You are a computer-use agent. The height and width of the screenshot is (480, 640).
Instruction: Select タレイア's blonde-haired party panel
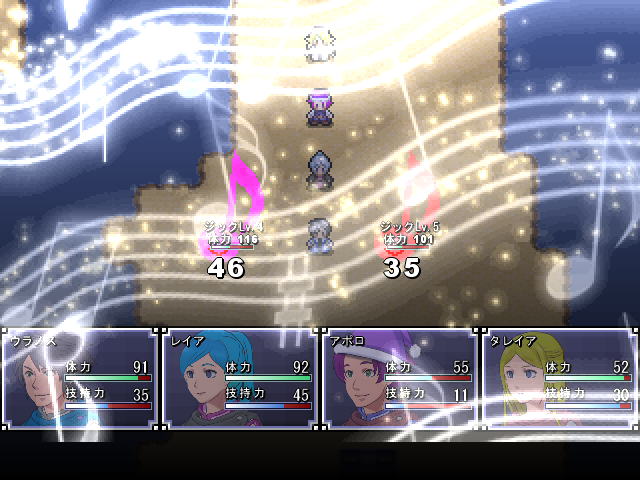[559, 378]
